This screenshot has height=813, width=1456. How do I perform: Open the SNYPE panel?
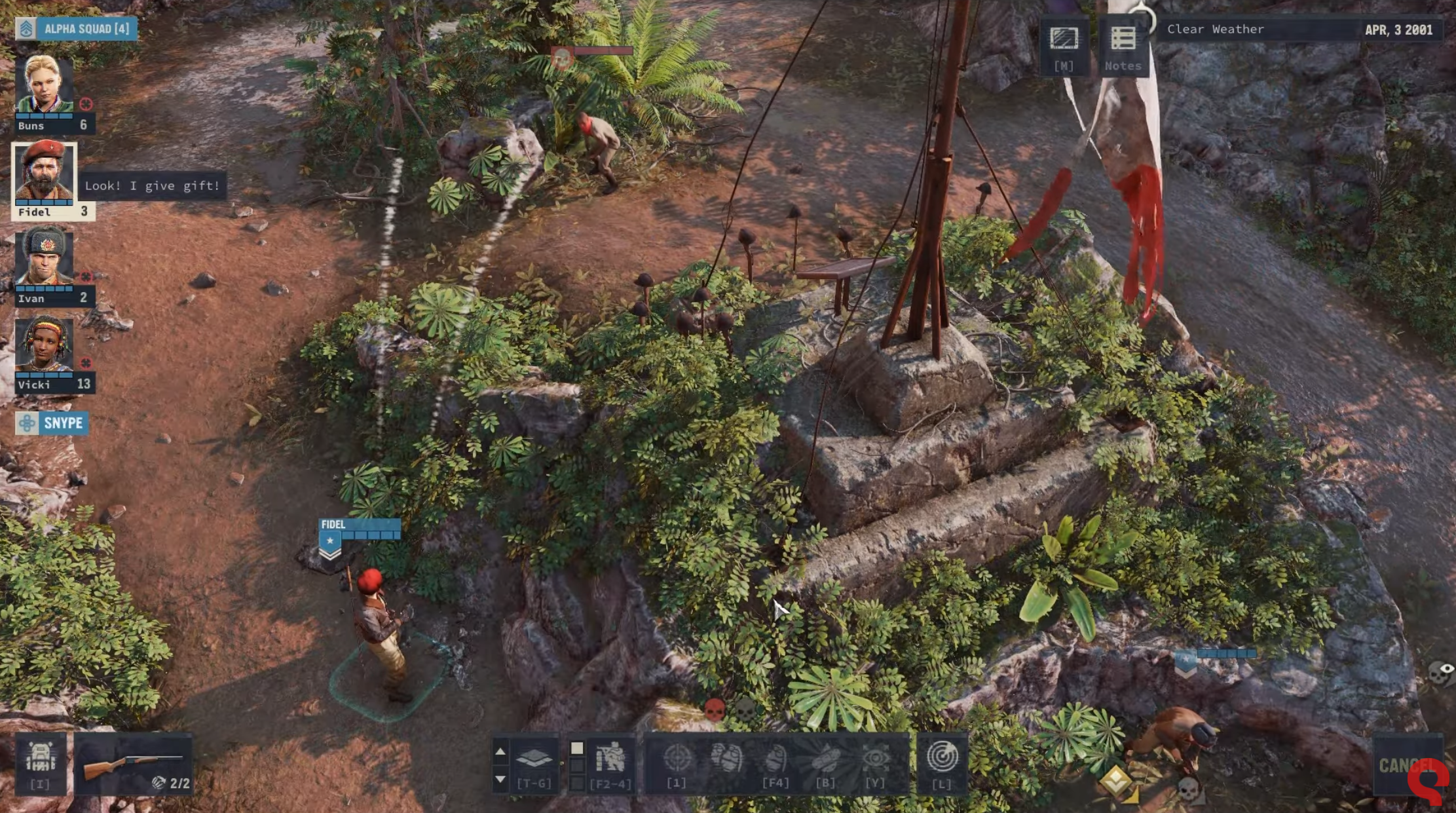(52, 423)
